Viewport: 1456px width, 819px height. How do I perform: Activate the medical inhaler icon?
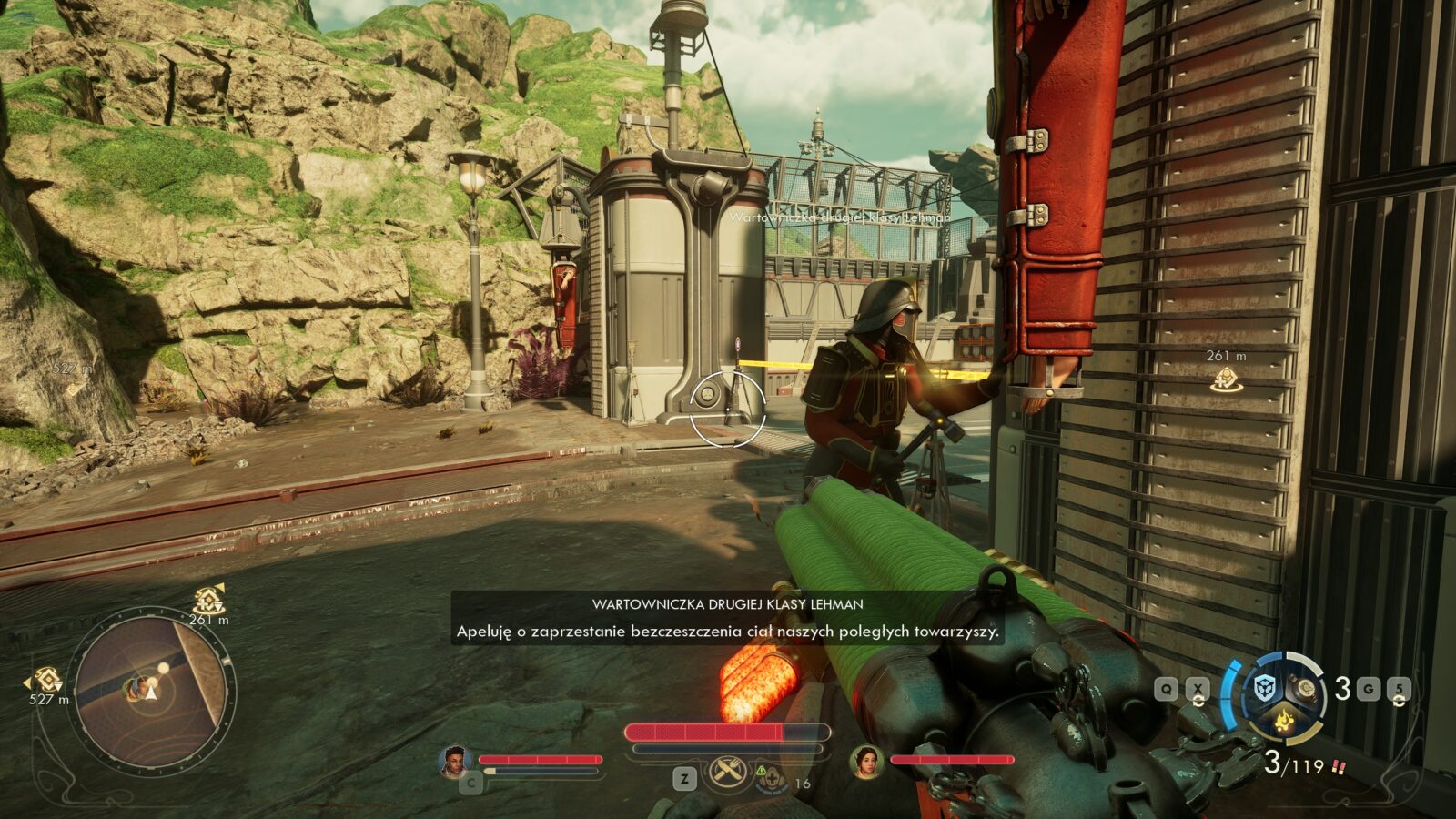pos(771,778)
